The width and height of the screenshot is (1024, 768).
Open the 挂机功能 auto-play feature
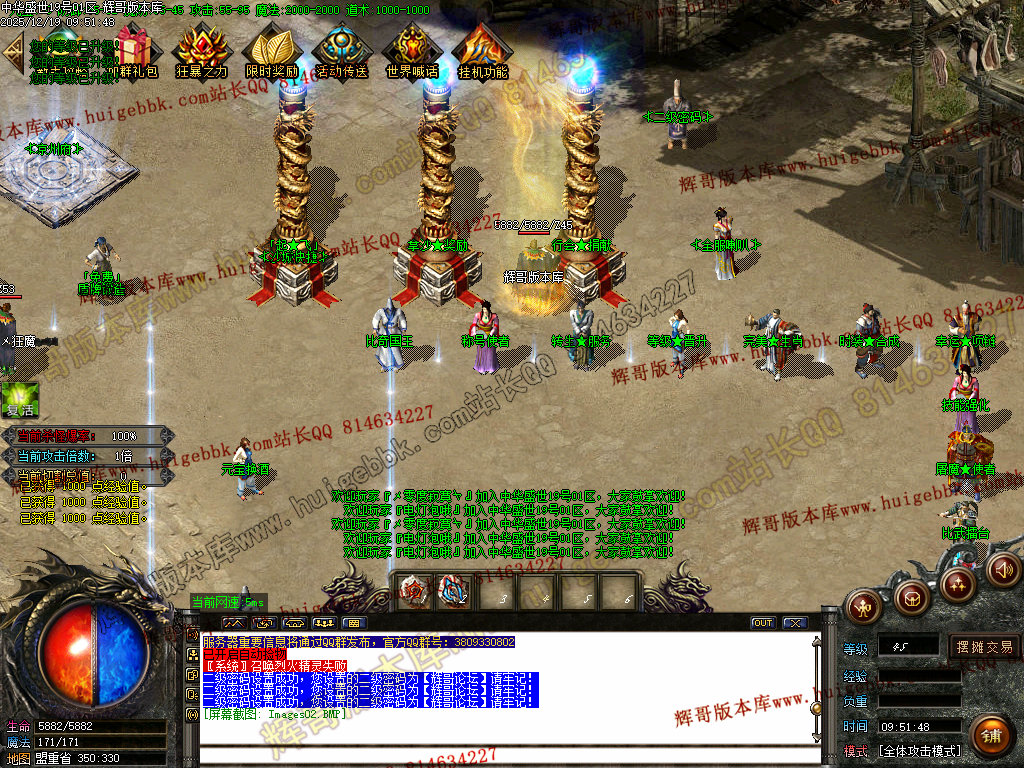tap(482, 50)
